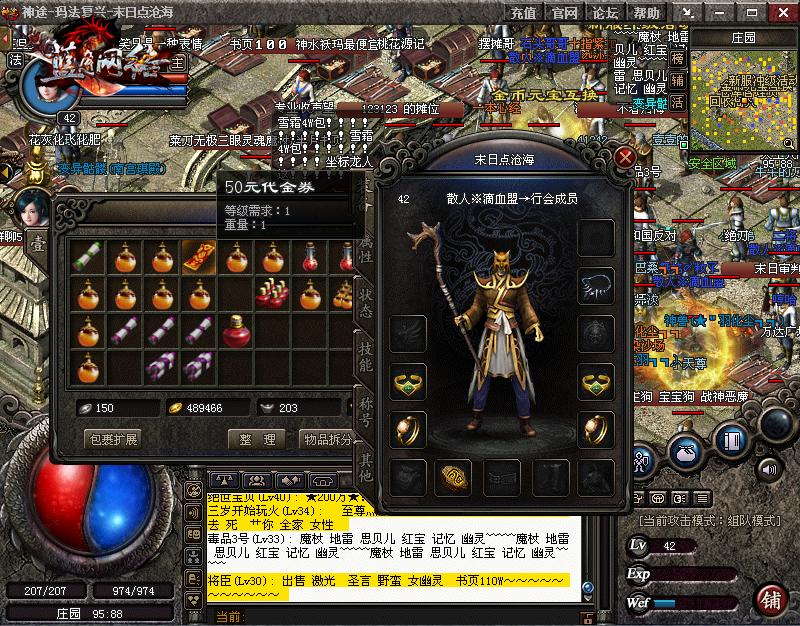
Task: Select the green-banded scroll in the bag
Action: pos(89,257)
